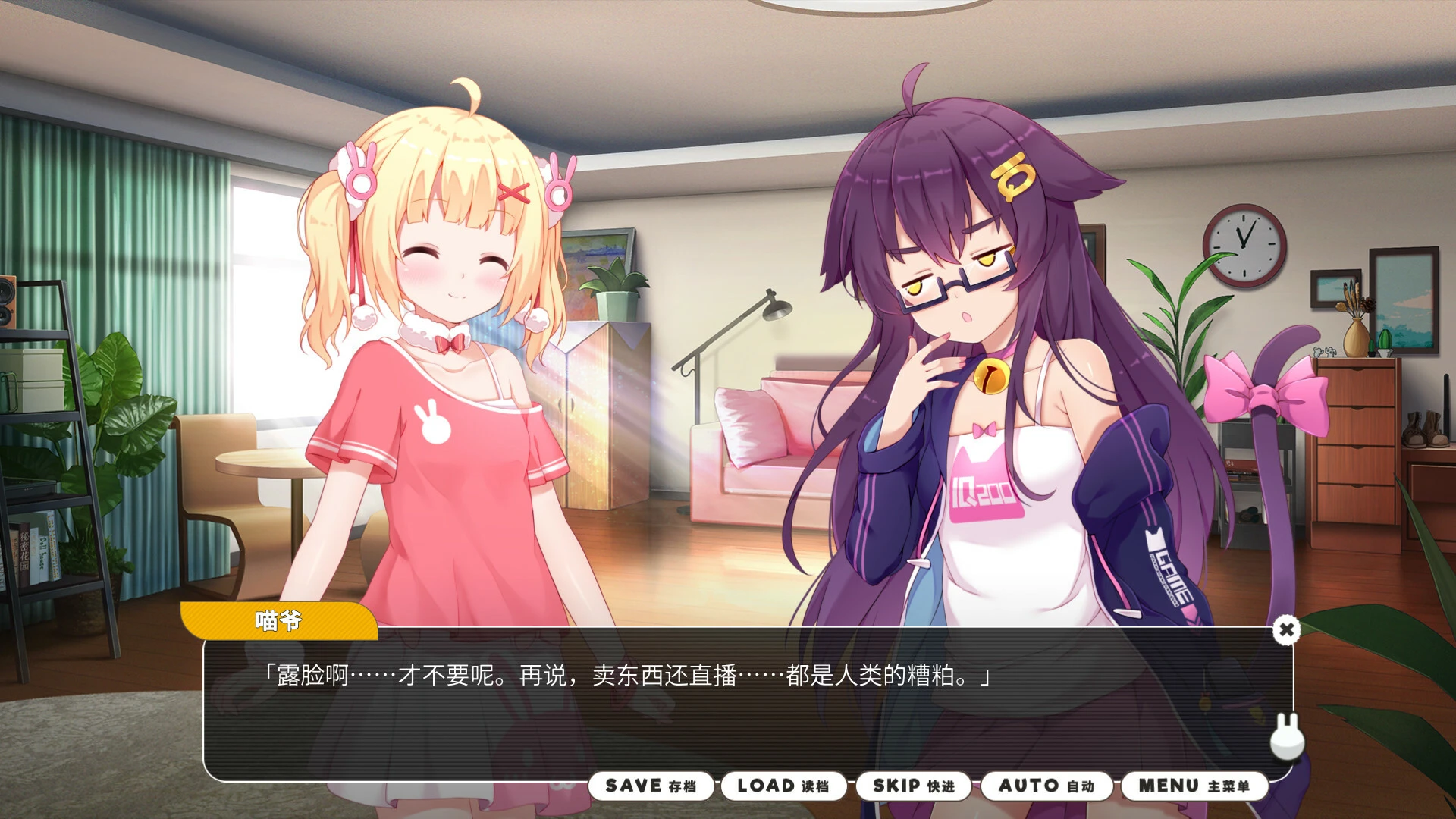Toggle auto-read mode via AUTO 自动
This screenshot has width=1456, height=819.
point(1046,786)
